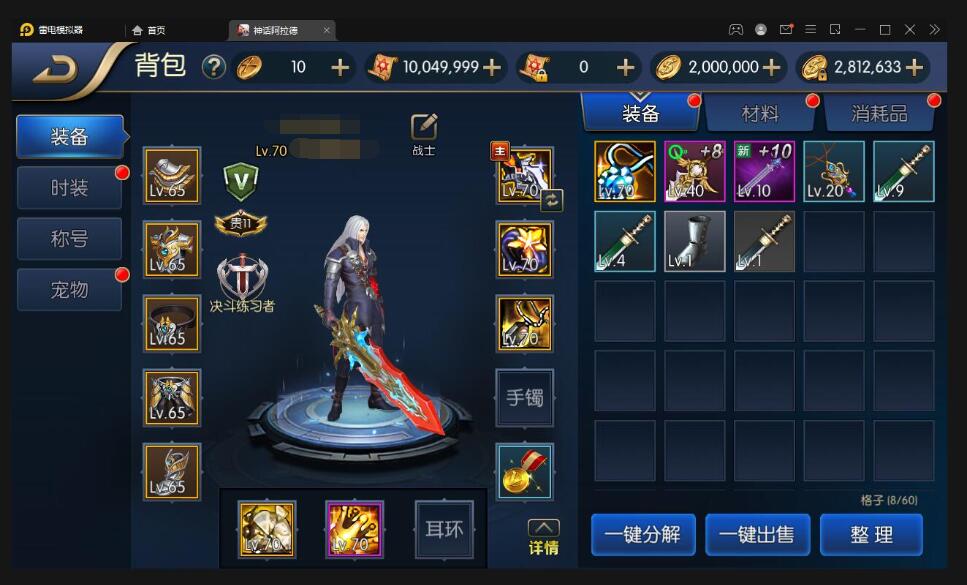Show the 消耗品 inventory tab

(879, 113)
